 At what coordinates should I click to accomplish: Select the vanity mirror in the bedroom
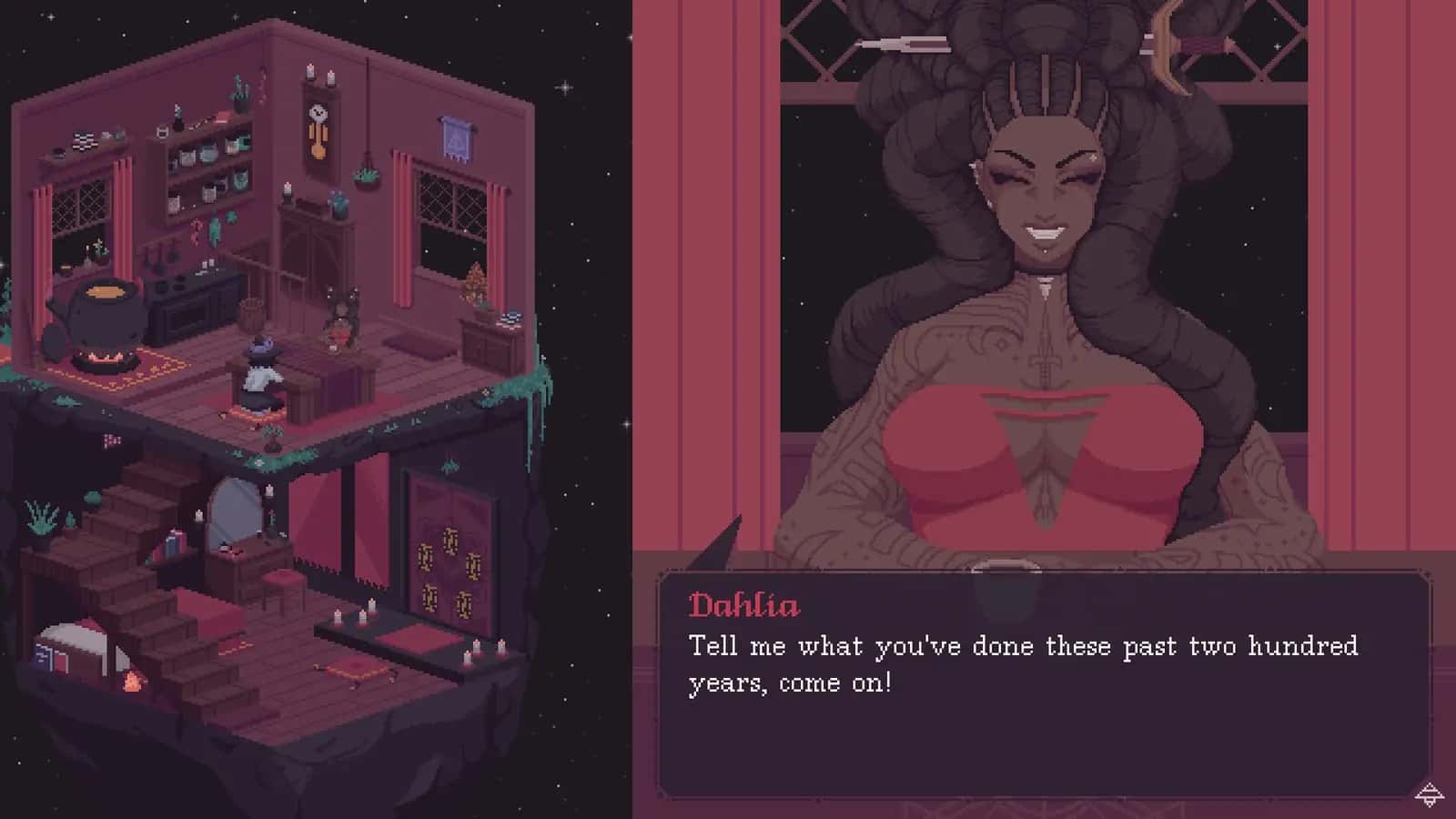[235, 515]
